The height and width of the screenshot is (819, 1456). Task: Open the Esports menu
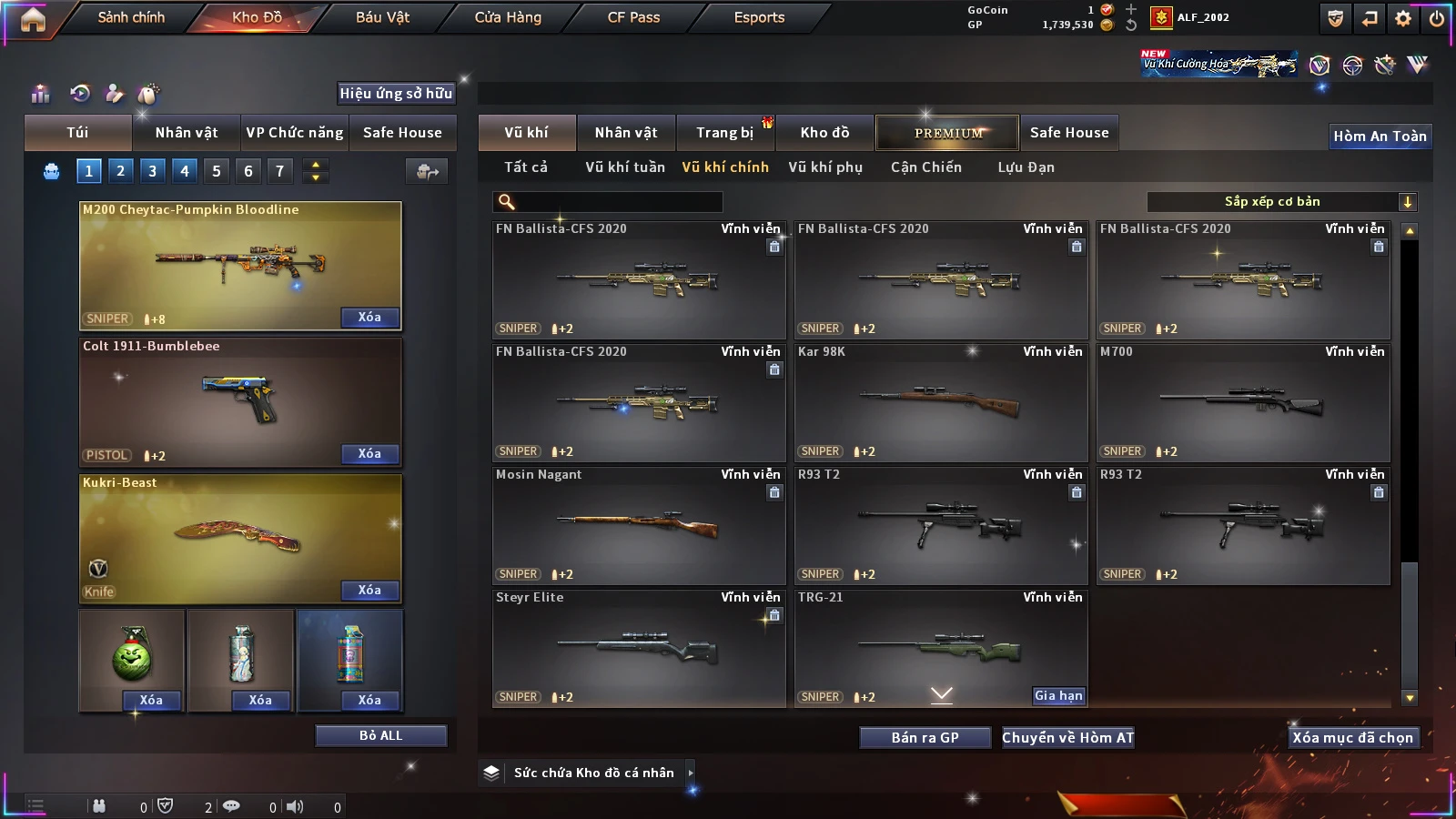coord(759,17)
